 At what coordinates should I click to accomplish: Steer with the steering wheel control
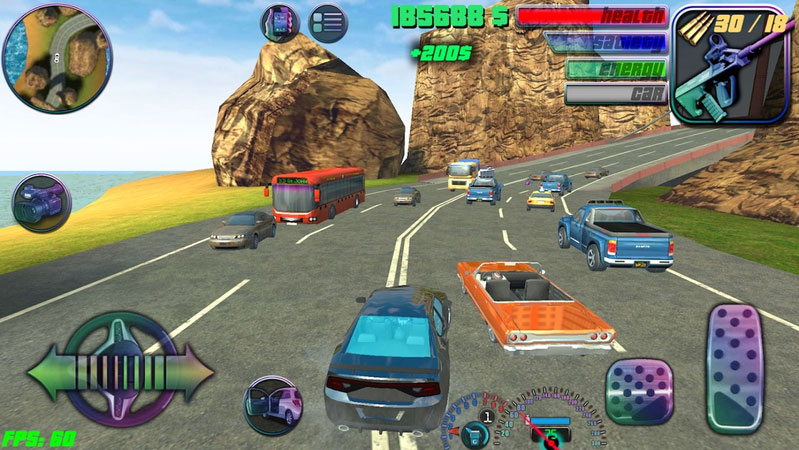120,369
